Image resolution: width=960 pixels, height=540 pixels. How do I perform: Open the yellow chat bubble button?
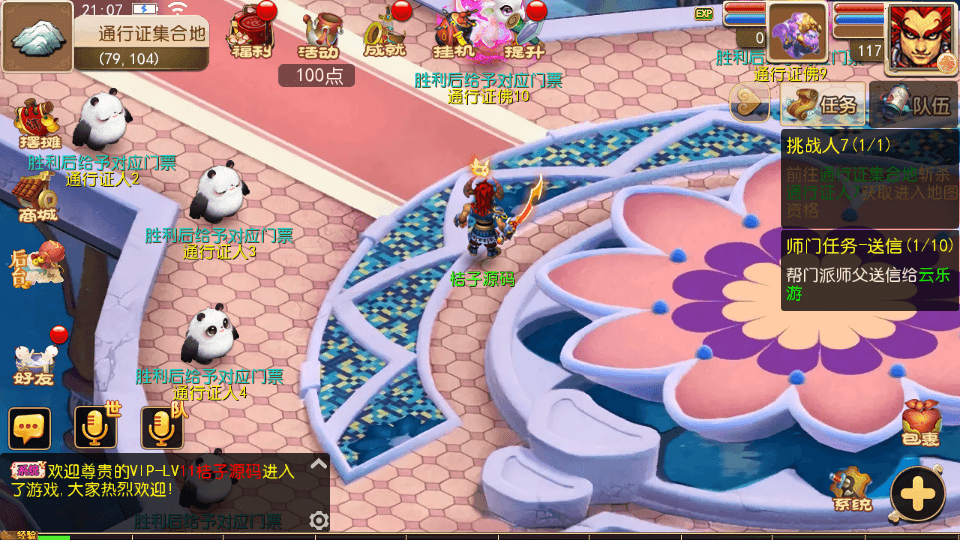pos(30,428)
